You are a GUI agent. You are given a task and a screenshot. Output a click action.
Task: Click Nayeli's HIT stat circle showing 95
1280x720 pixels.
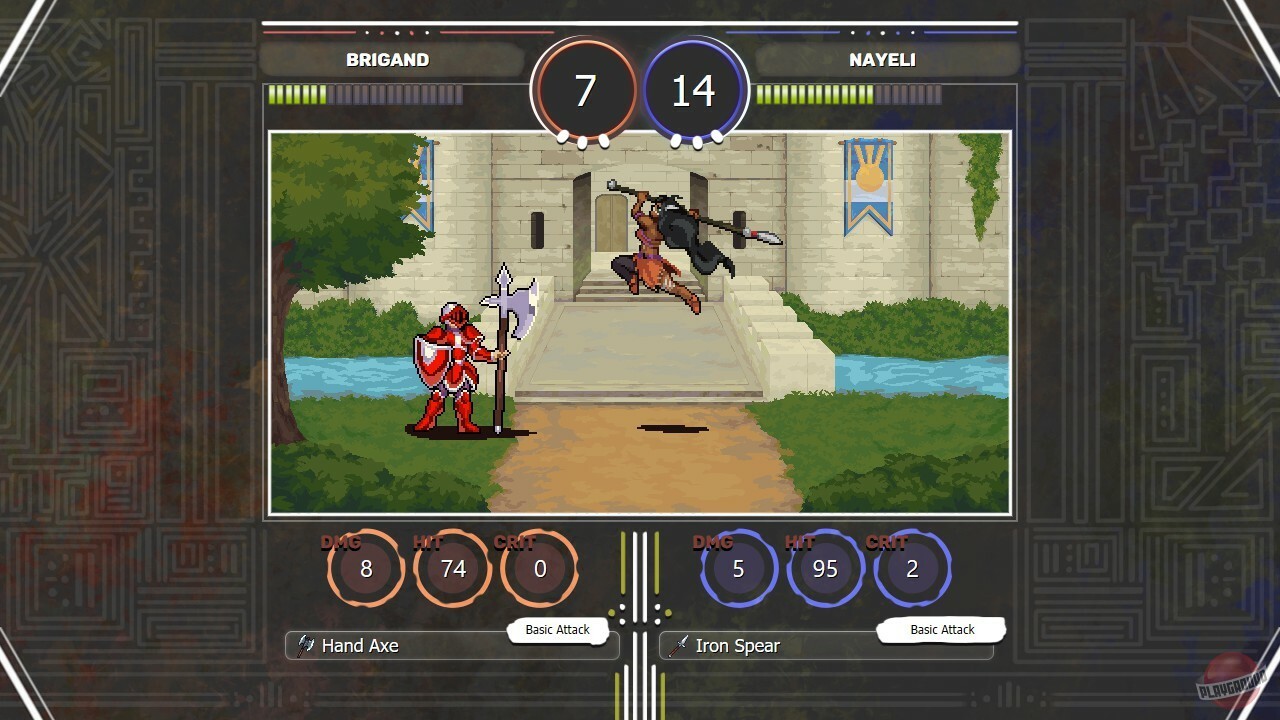[826, 568]
